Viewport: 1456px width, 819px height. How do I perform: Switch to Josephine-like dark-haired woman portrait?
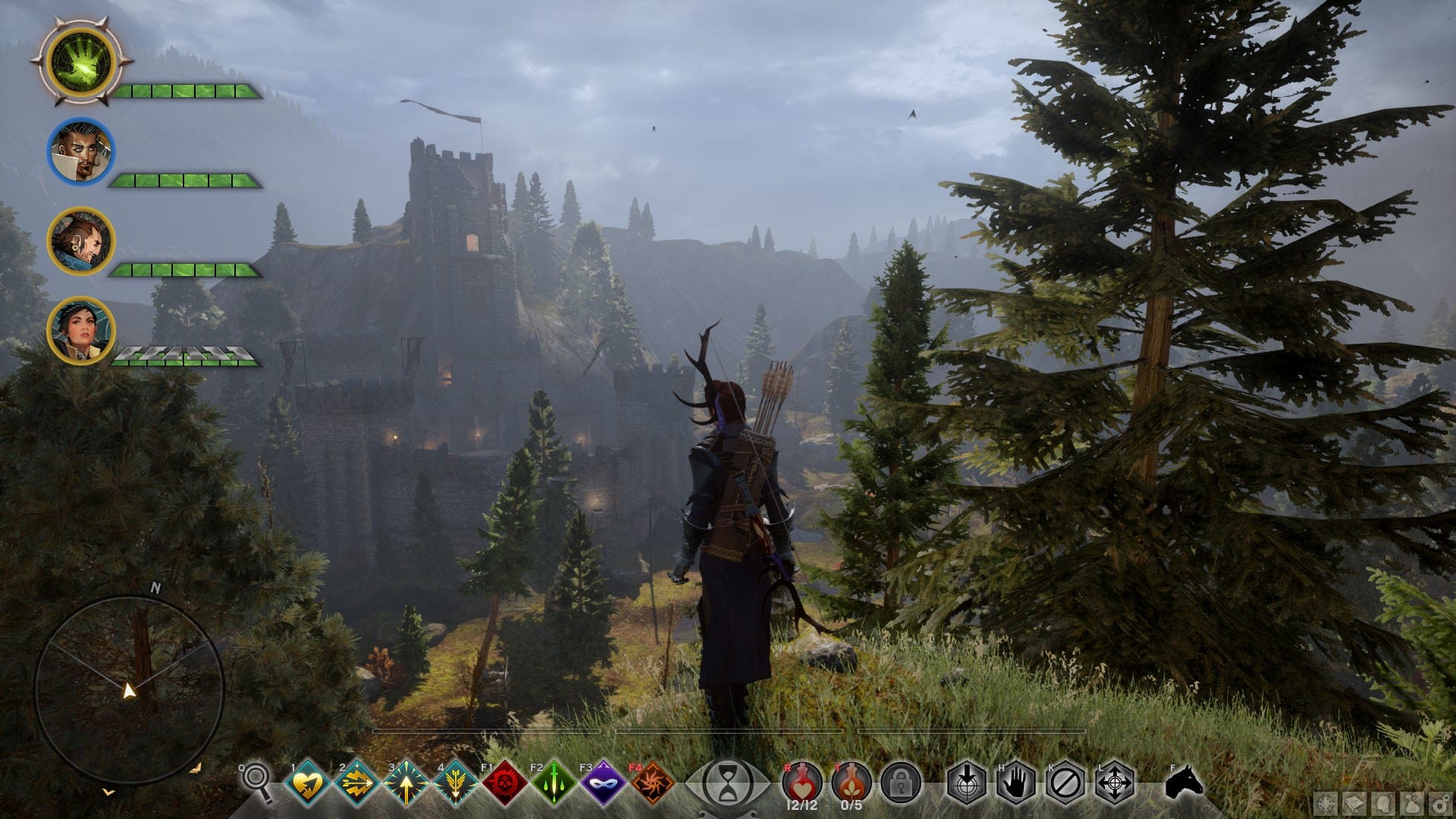click(x=81, y=330)
